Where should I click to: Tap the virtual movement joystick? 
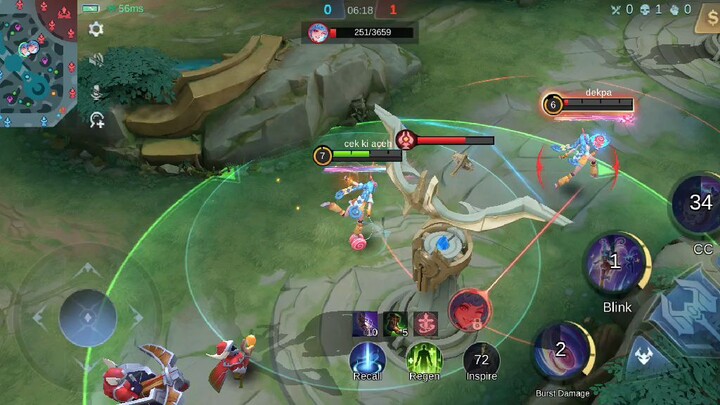point(88,318)
